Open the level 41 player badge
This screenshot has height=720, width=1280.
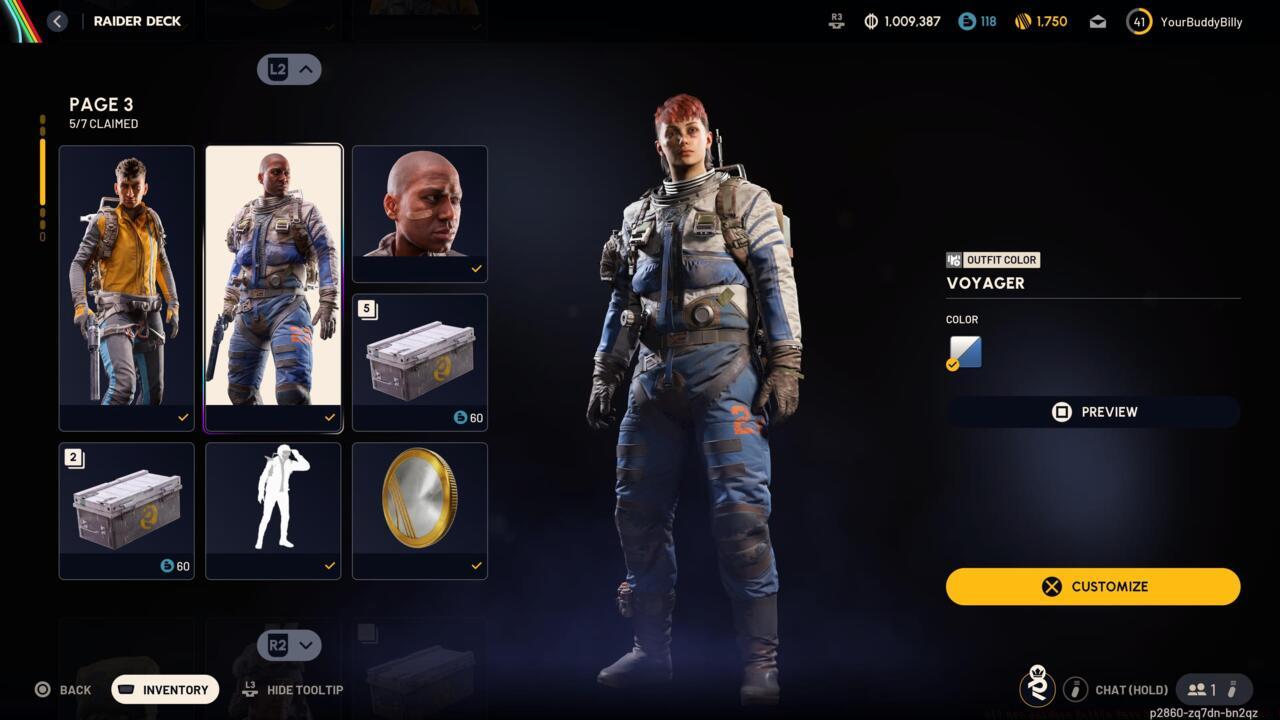1138,21
